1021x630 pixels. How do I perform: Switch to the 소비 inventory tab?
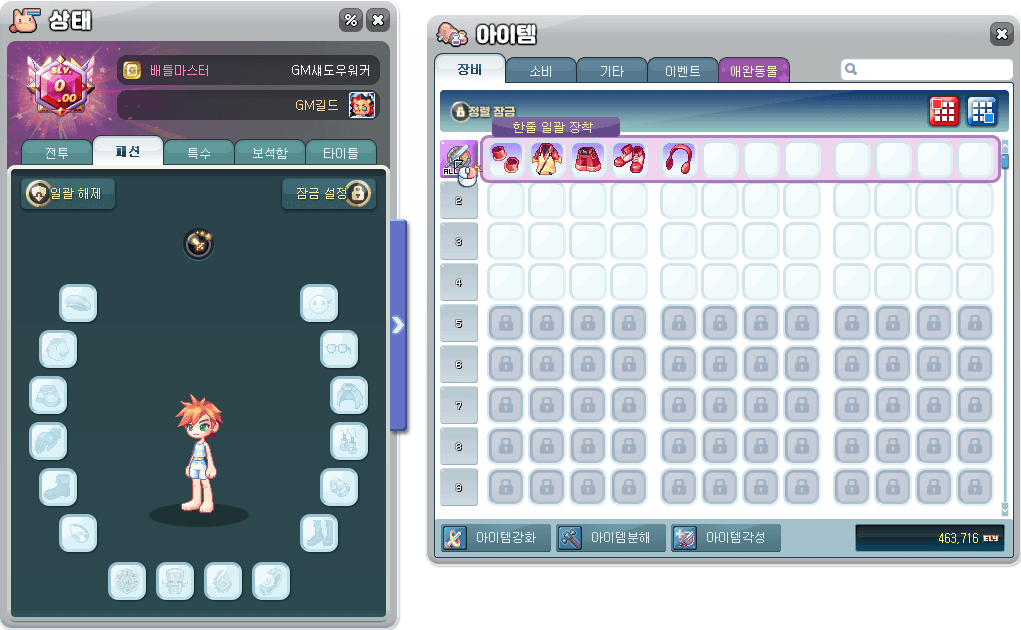[x=540, y=71]
